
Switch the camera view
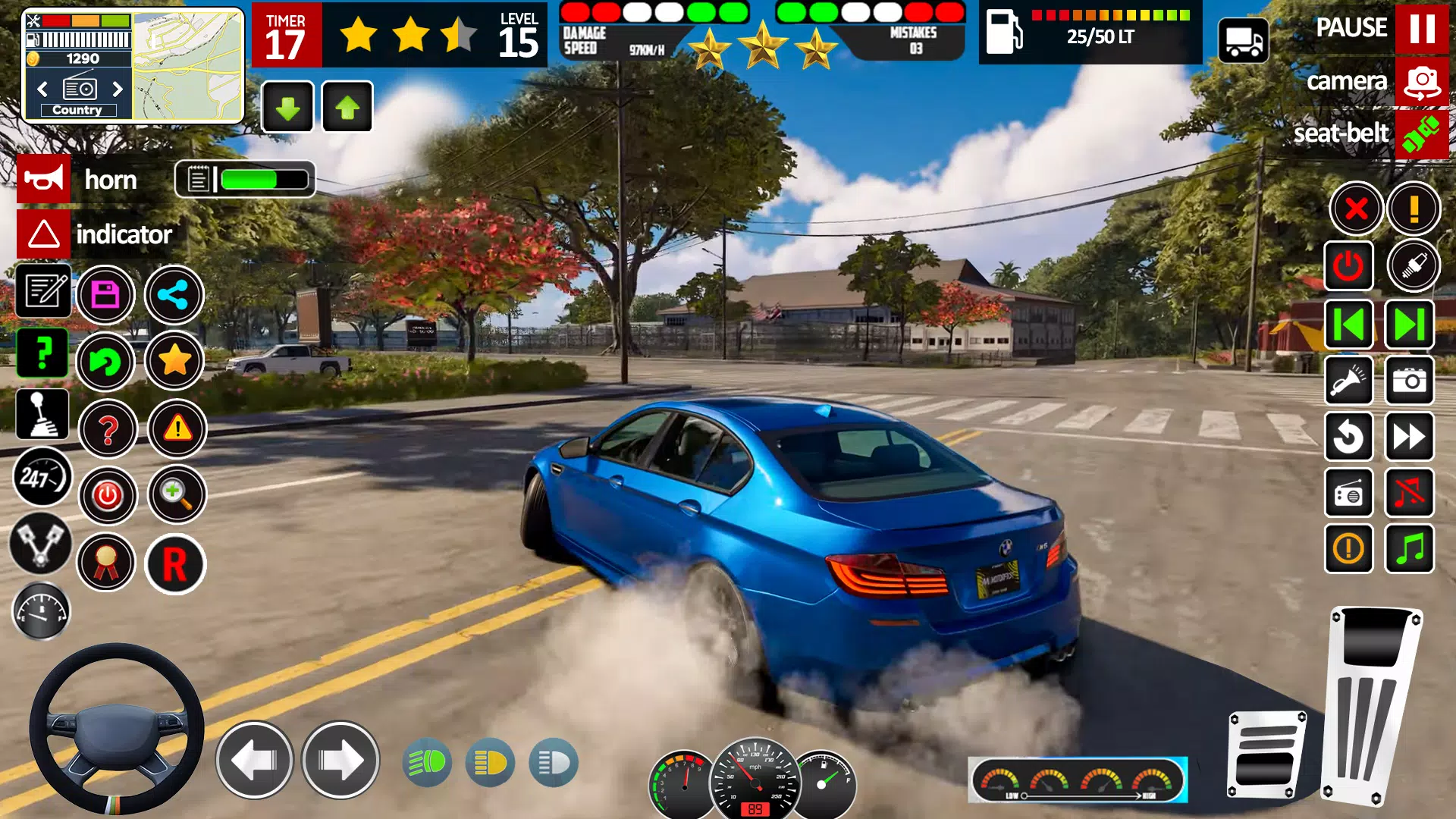point(1421,81)
